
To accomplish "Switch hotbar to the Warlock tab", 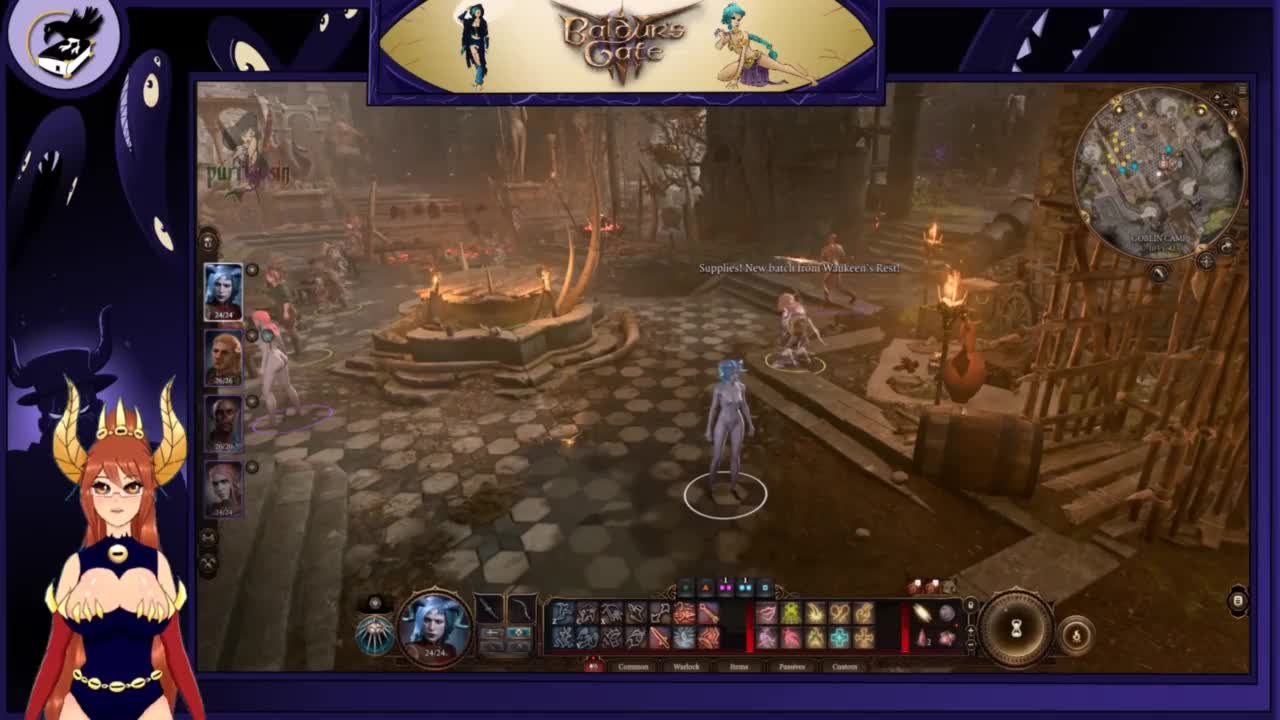I will (x=686, y=667).
